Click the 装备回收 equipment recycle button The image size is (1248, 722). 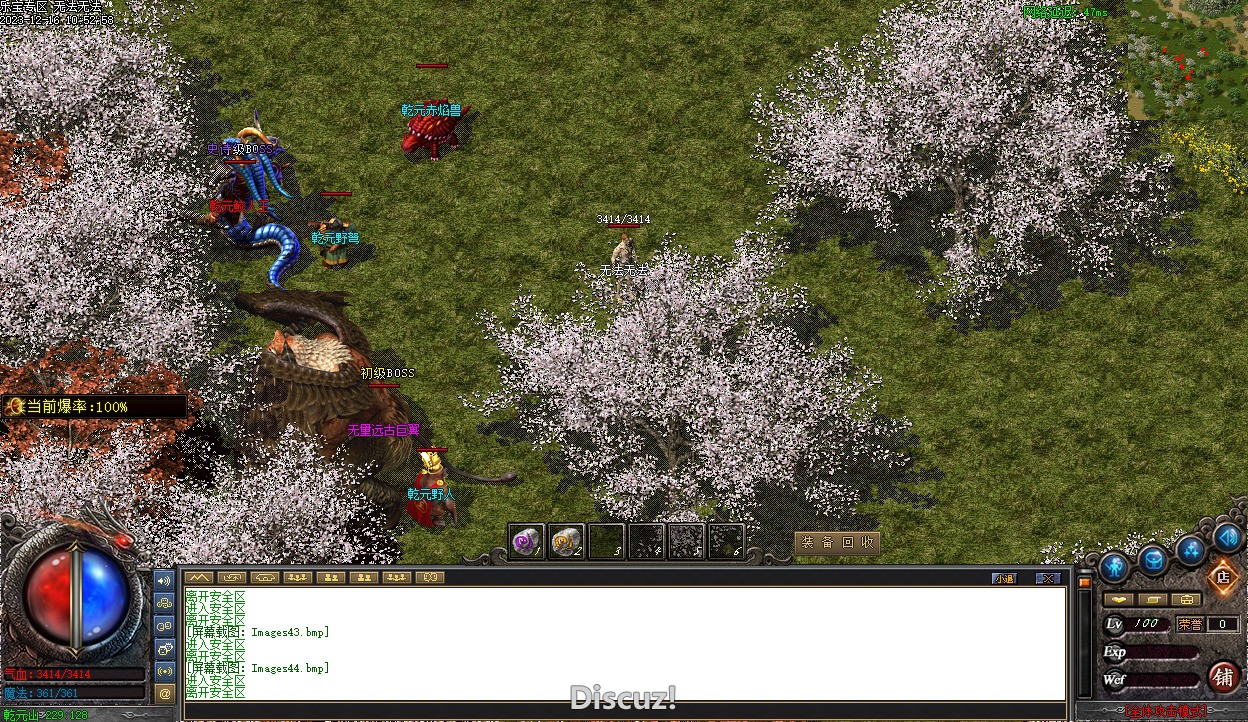click(838, 543)
